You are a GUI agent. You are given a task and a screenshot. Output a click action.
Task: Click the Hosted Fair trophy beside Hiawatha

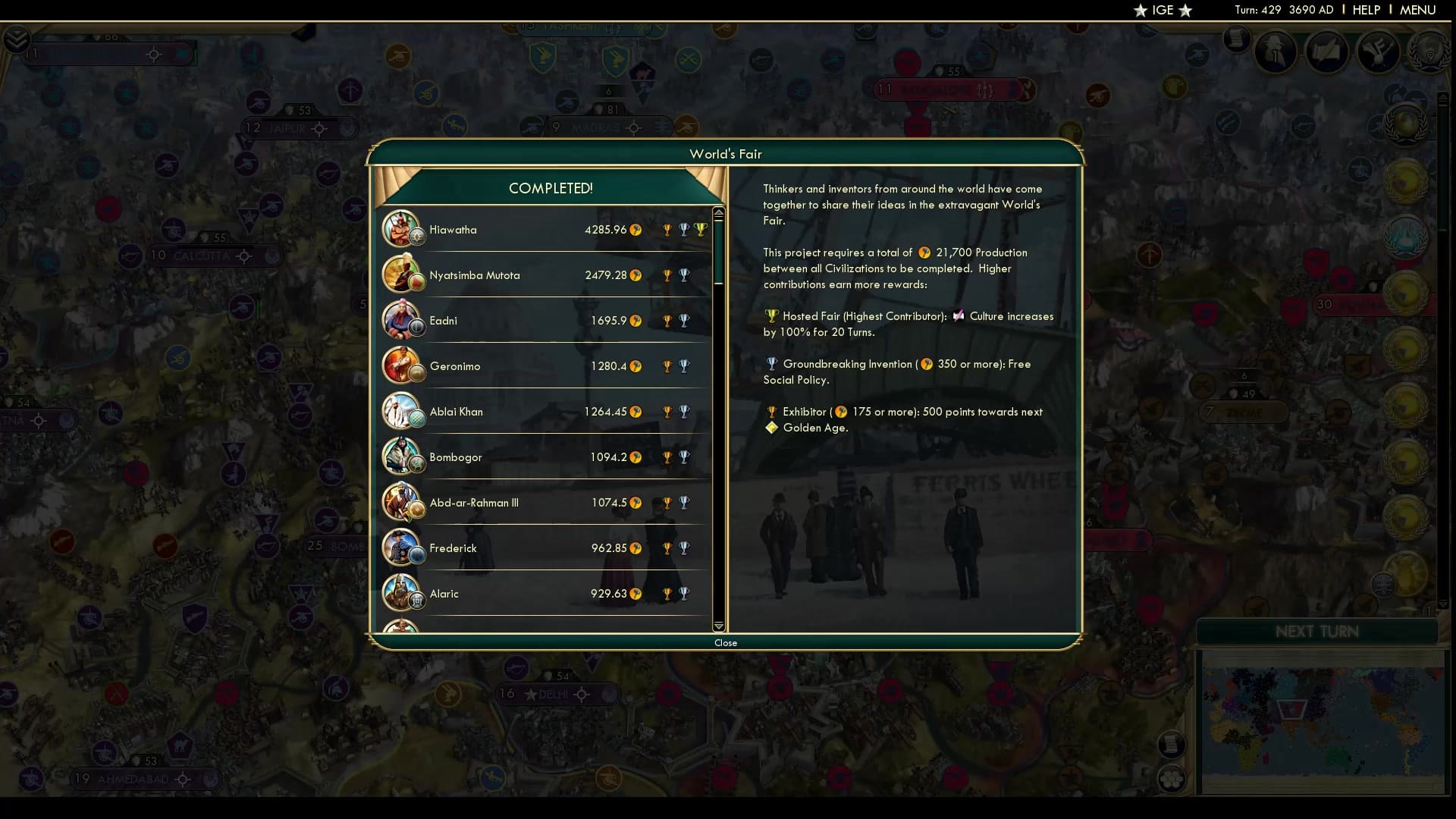click(701, 229)
